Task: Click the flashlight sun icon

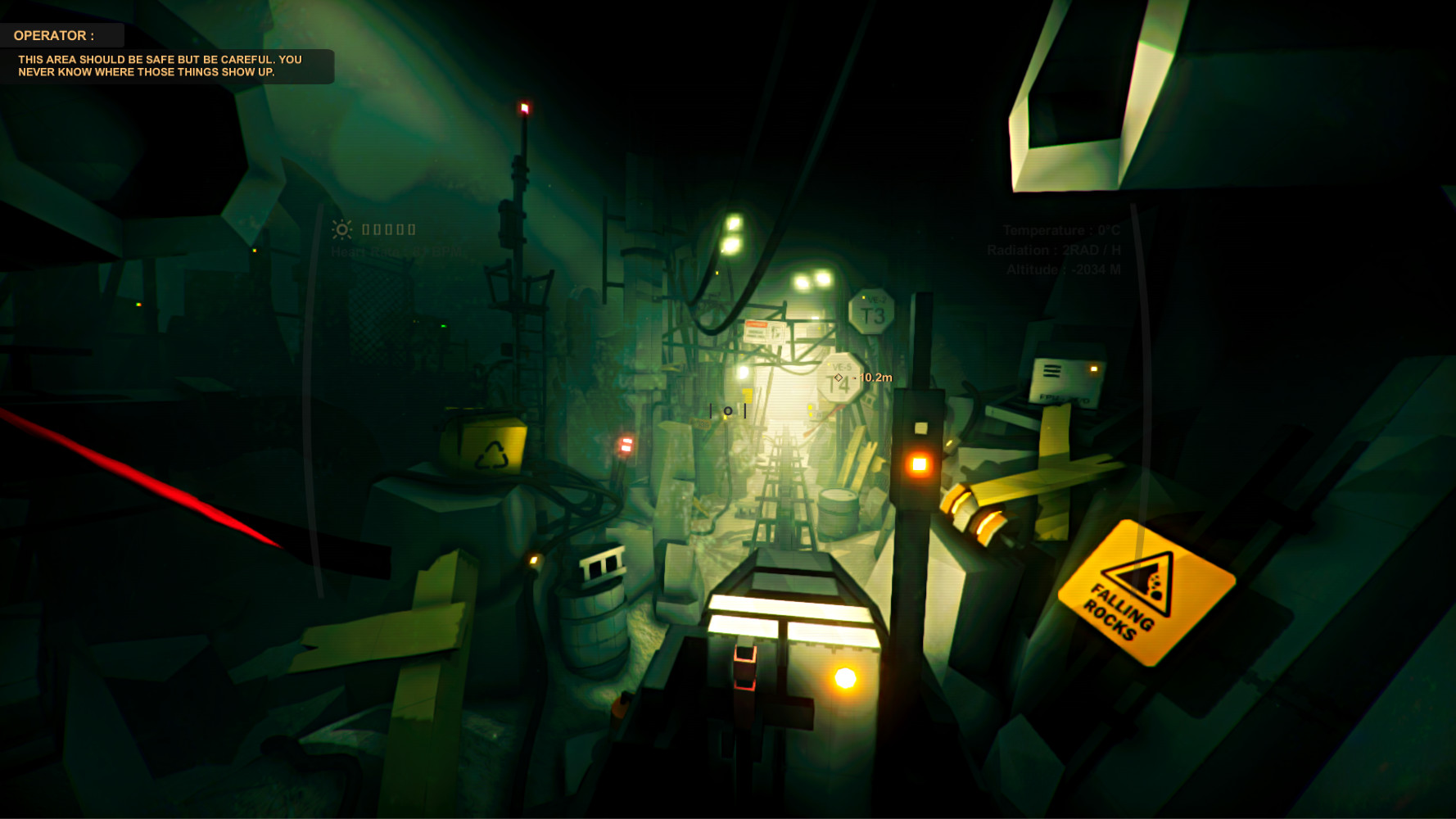Action: pos(342,229)
